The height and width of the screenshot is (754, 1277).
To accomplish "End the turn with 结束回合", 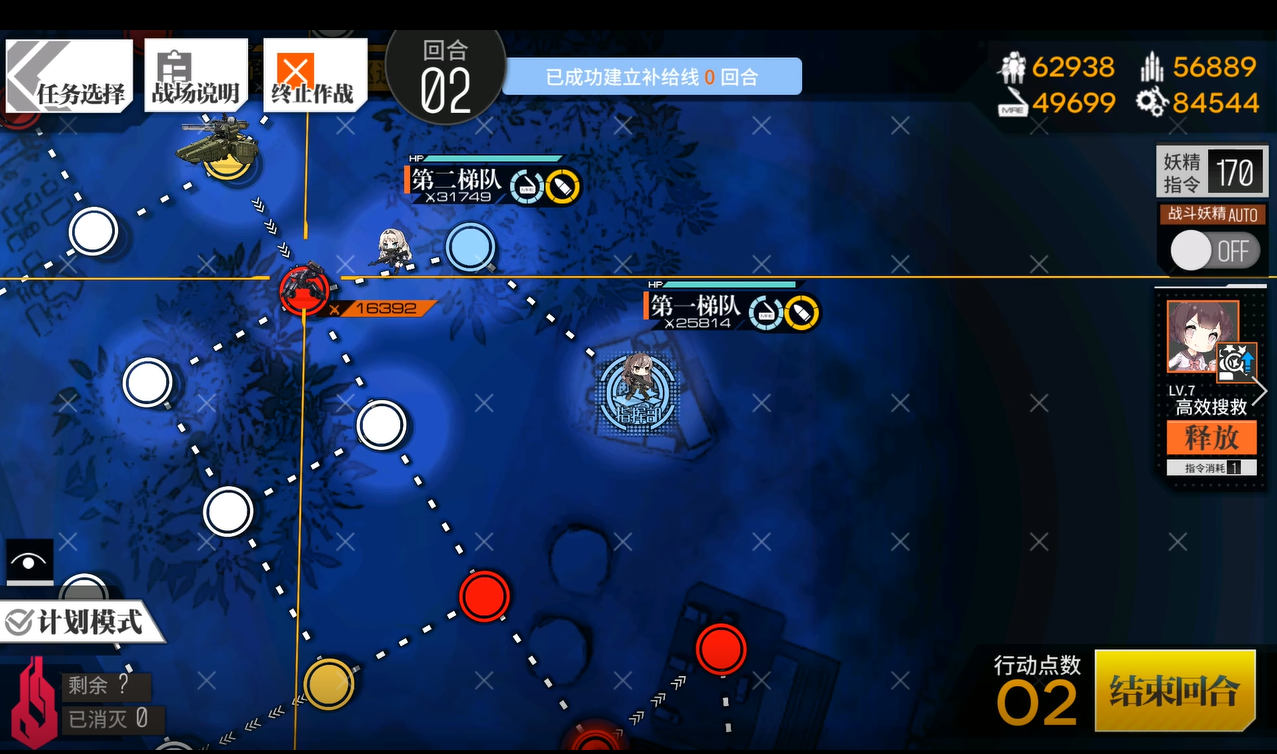I will point(1174,690).
